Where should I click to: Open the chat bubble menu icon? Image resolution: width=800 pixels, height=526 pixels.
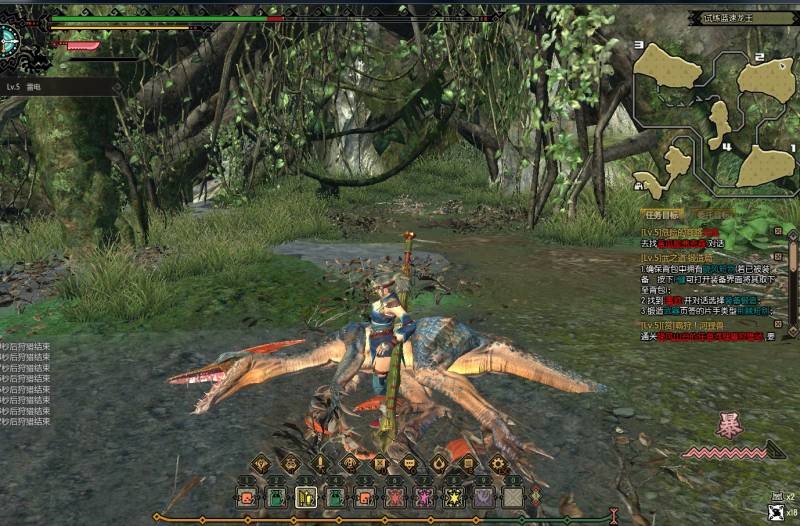tap(409, 464)
